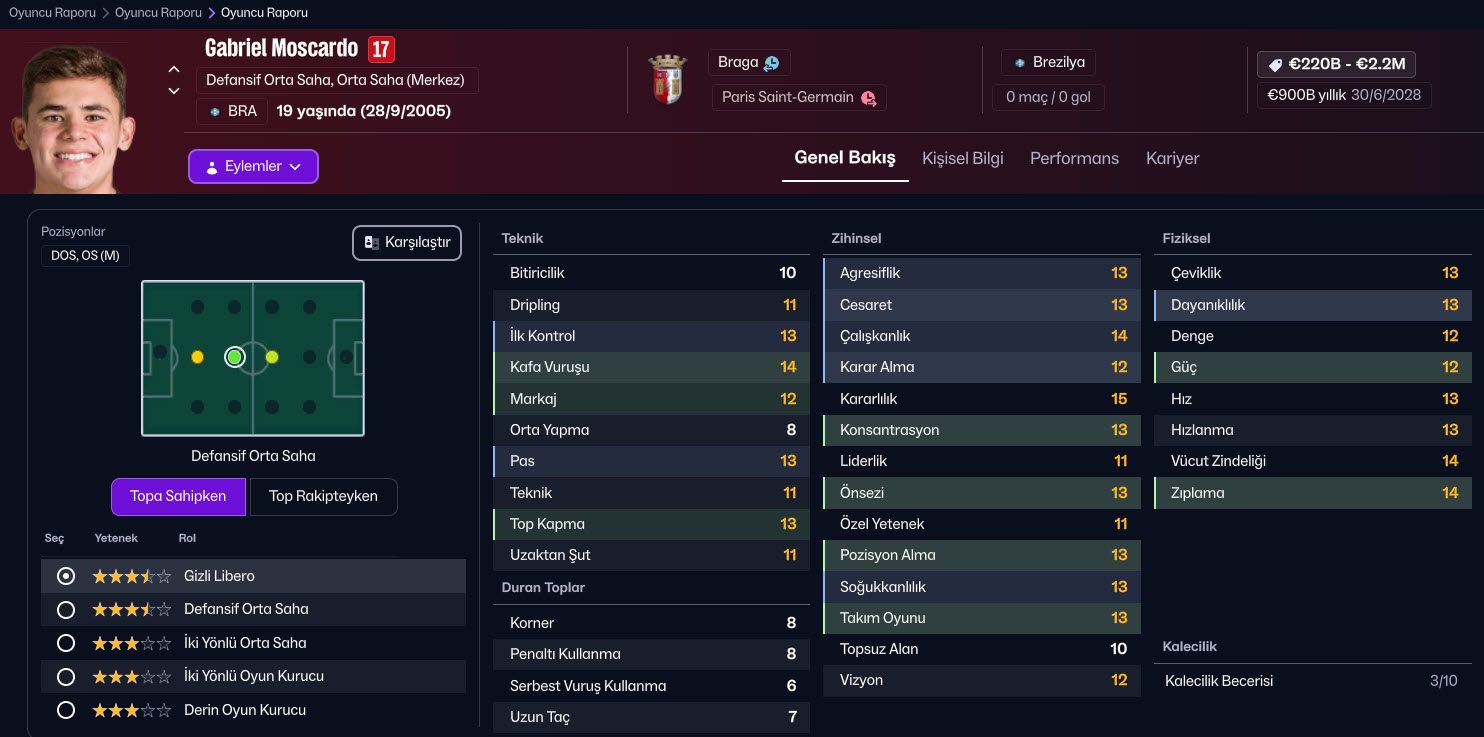Open the Braga club link
The height and width of the screenshot is (737, 1484).
[748, 62]
